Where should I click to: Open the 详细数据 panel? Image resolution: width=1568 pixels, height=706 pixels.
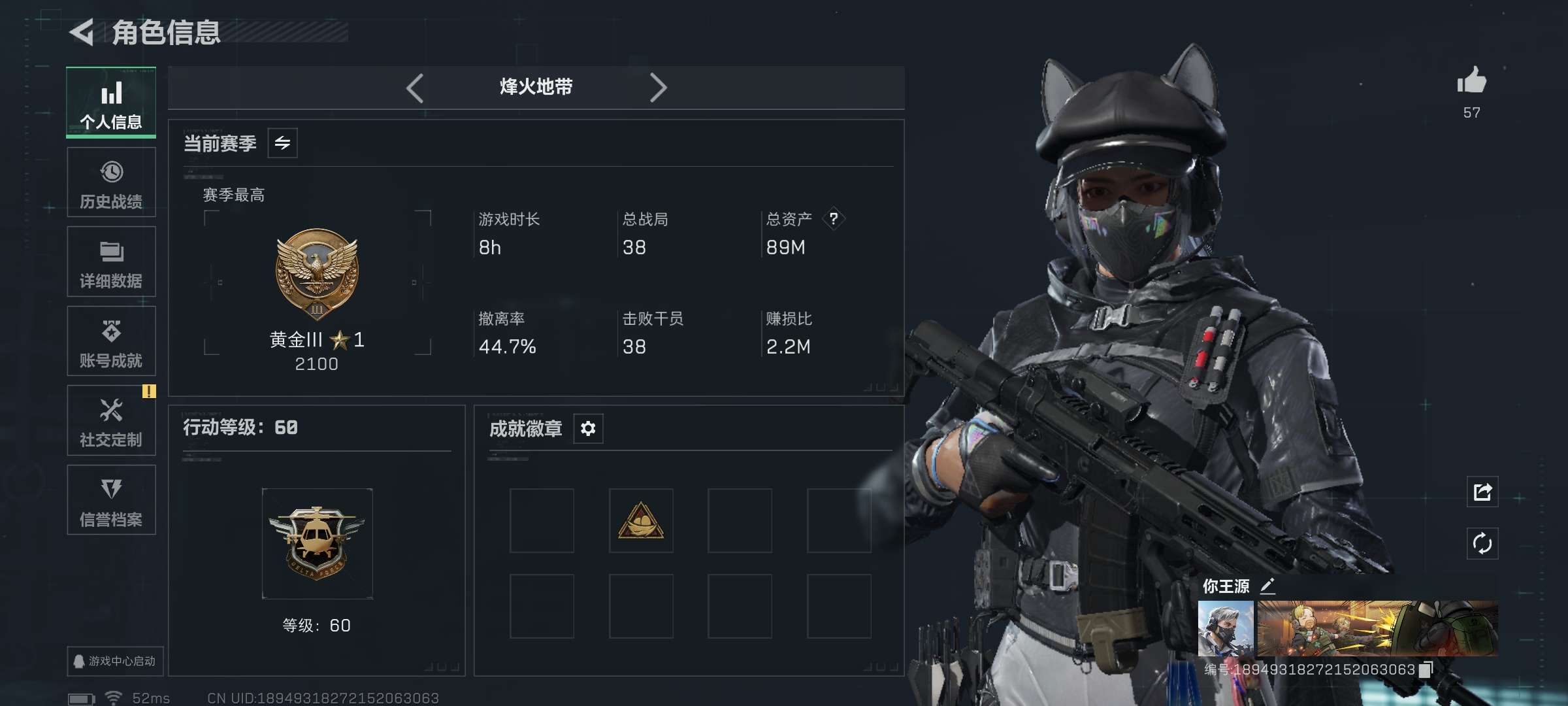(x=111, y=261)
